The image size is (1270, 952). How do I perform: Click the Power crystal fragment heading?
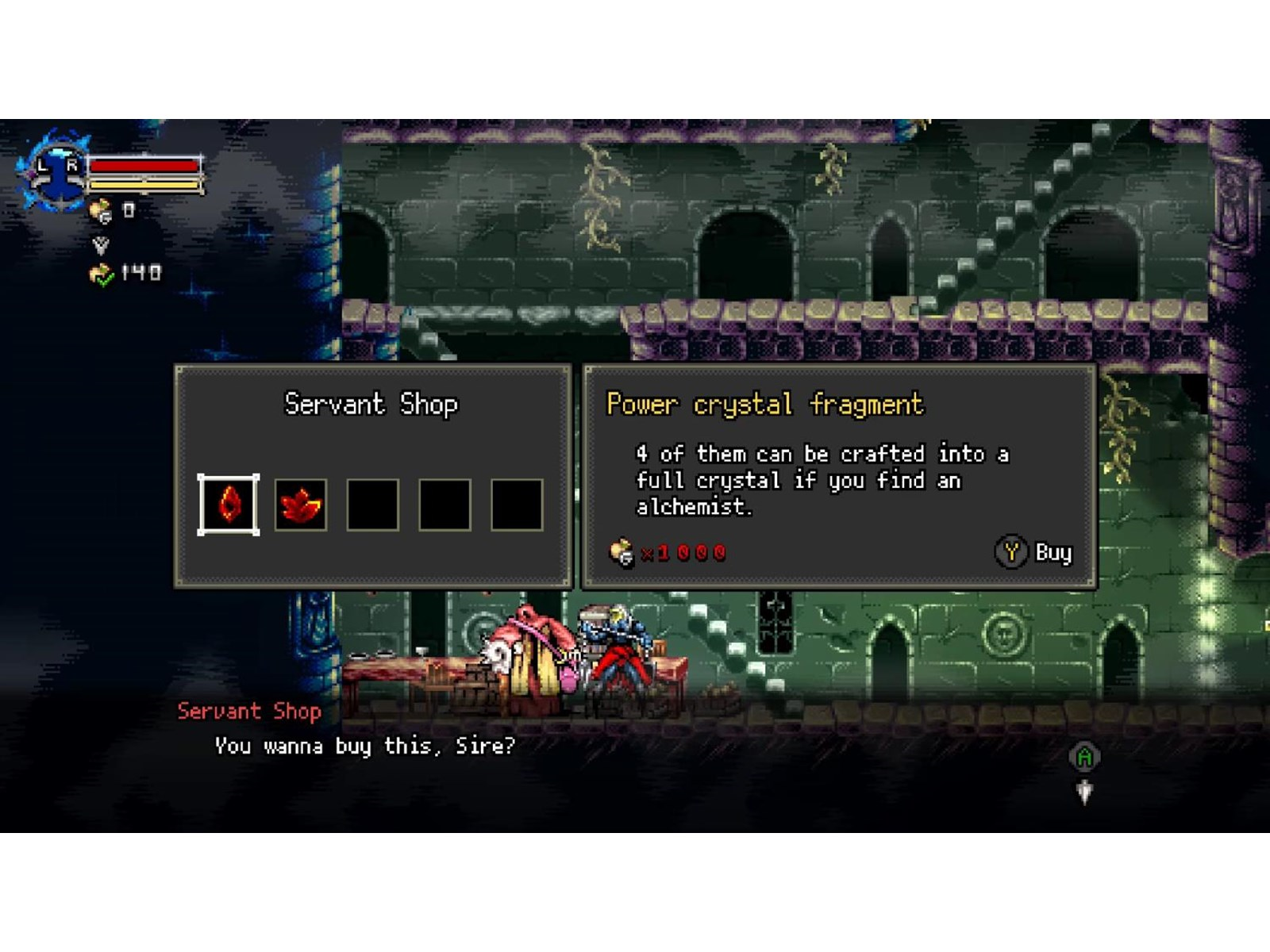pos(764,404)
